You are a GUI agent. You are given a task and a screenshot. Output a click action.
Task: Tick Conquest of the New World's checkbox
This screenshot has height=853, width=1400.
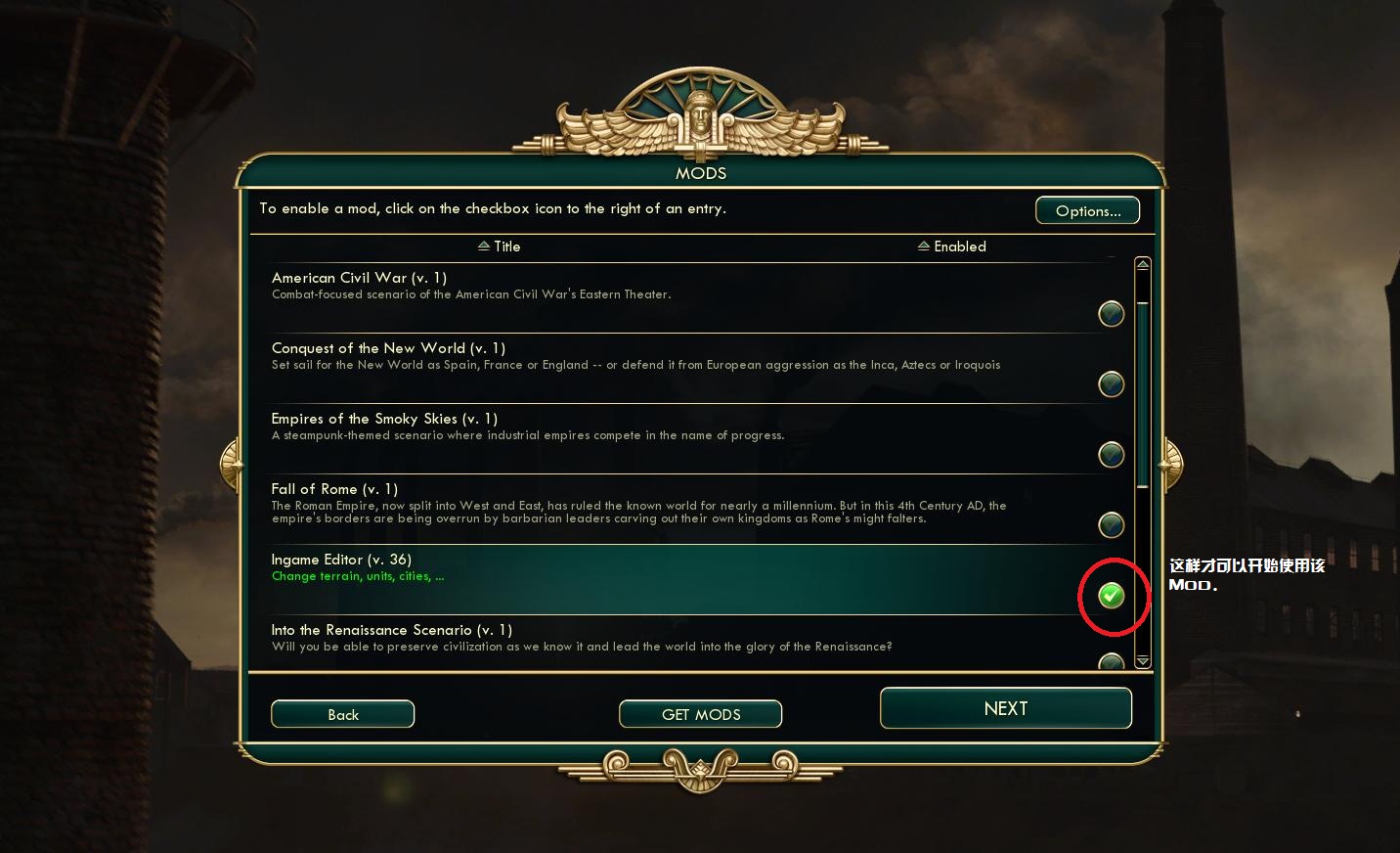(x=1111, y=384)
